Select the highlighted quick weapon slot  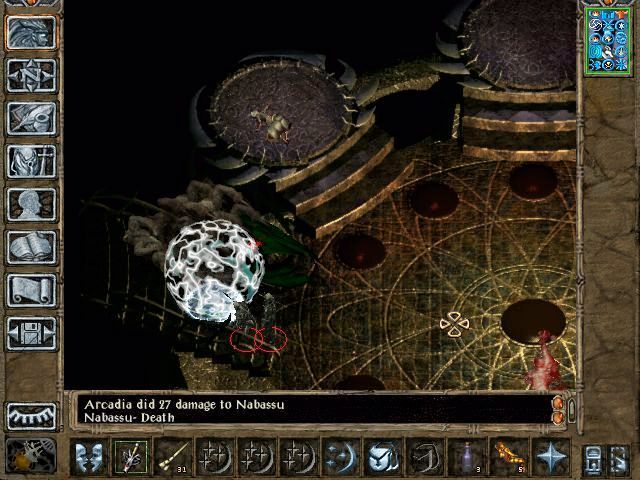click(130, 457)
